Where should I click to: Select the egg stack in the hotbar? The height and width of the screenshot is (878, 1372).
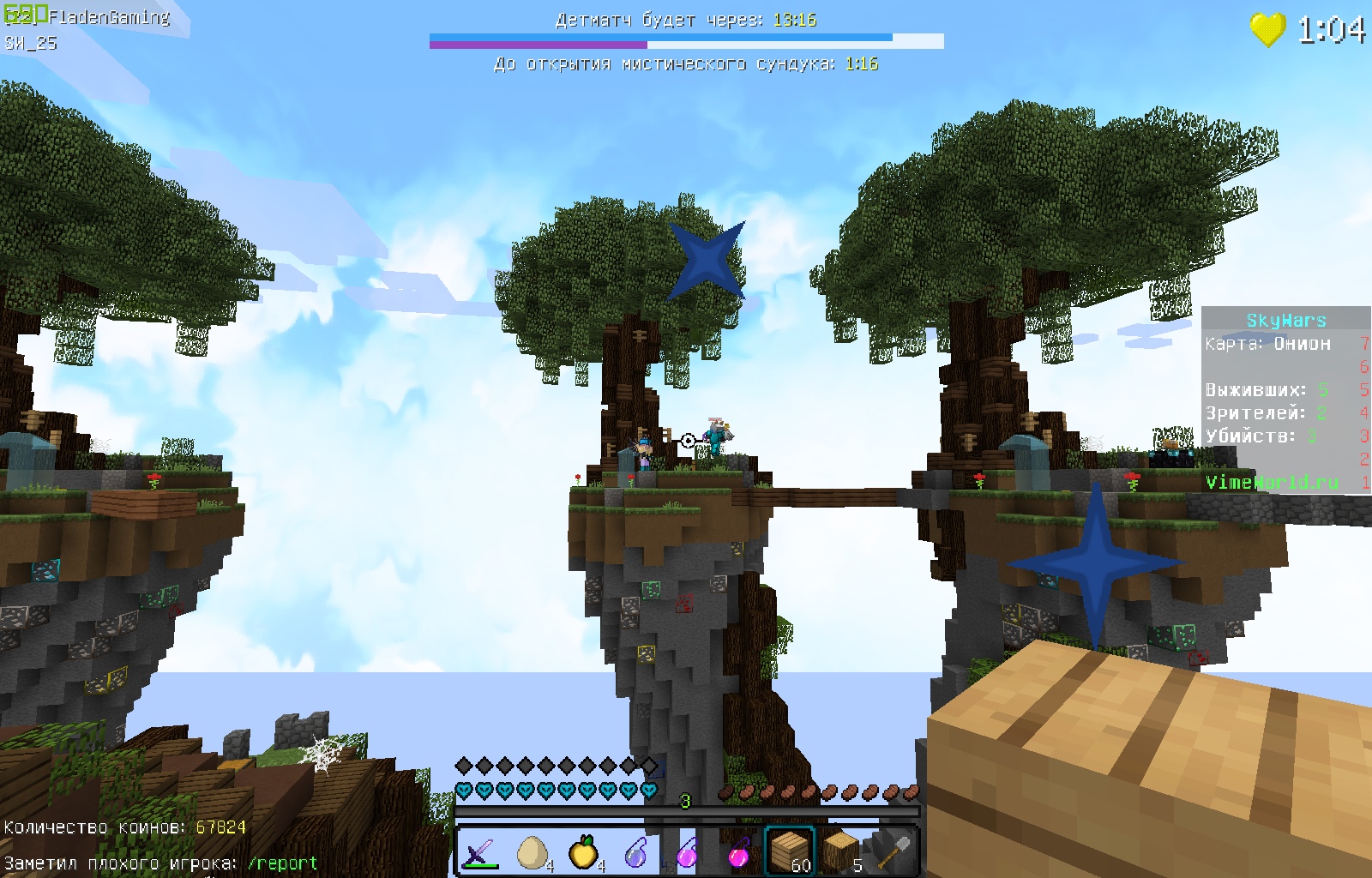533,851
